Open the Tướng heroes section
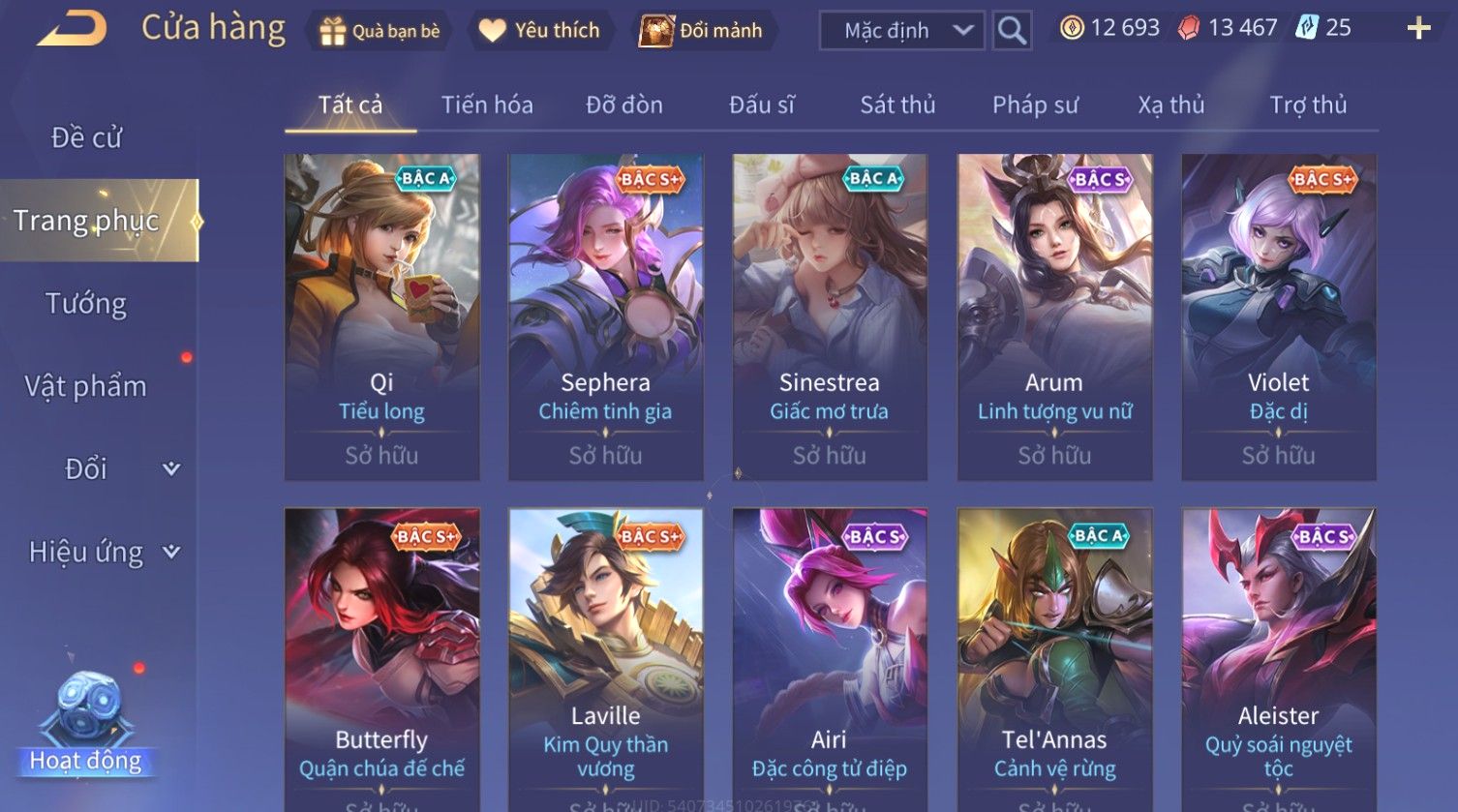 (x=86, y=304)
